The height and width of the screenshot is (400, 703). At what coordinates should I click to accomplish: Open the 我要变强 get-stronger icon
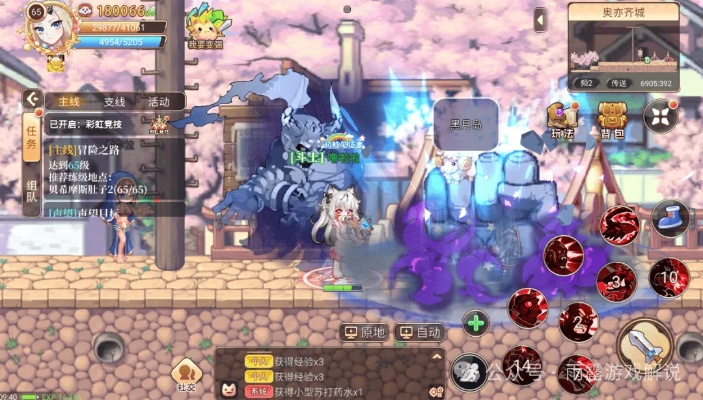click(x=204, y=26)
